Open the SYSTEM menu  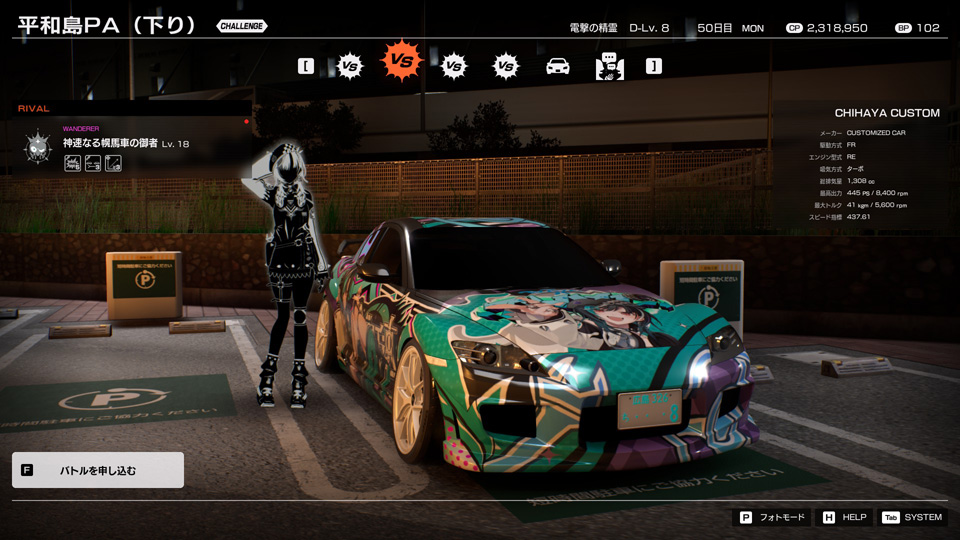pos(912,517)
